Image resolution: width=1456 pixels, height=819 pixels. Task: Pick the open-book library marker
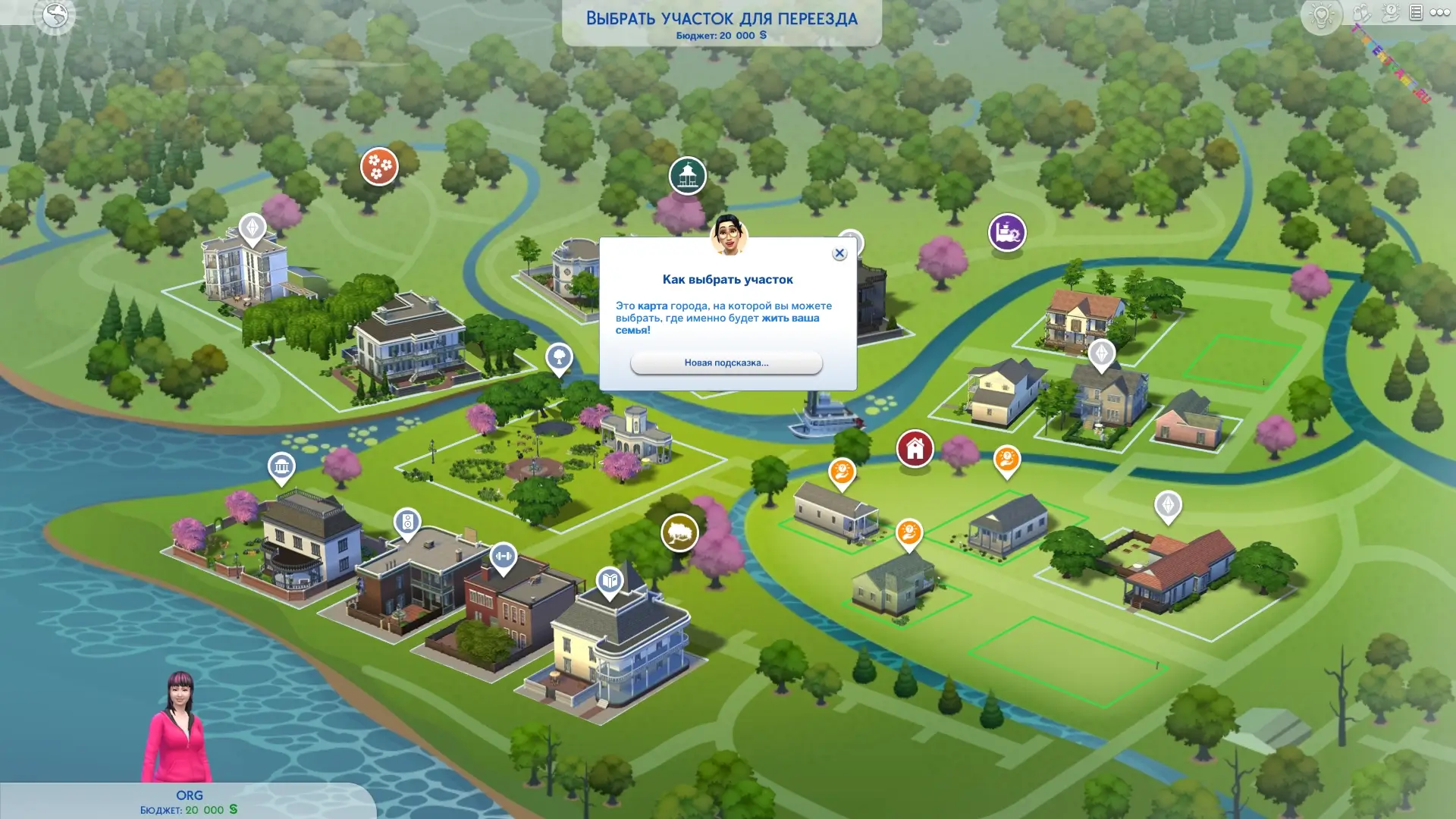610,582
